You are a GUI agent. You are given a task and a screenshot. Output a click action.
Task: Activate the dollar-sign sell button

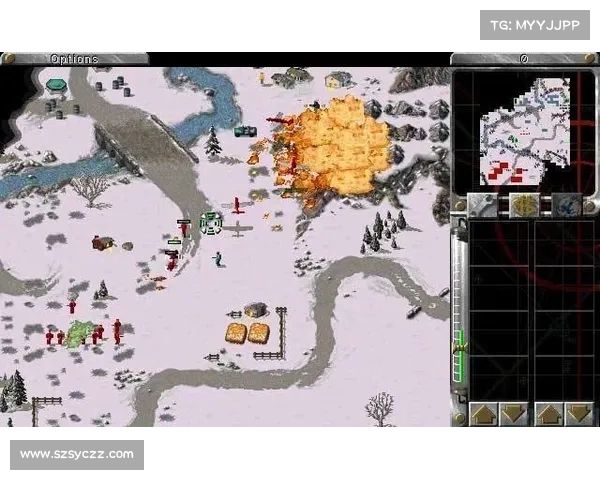click(x=525, y=204)
